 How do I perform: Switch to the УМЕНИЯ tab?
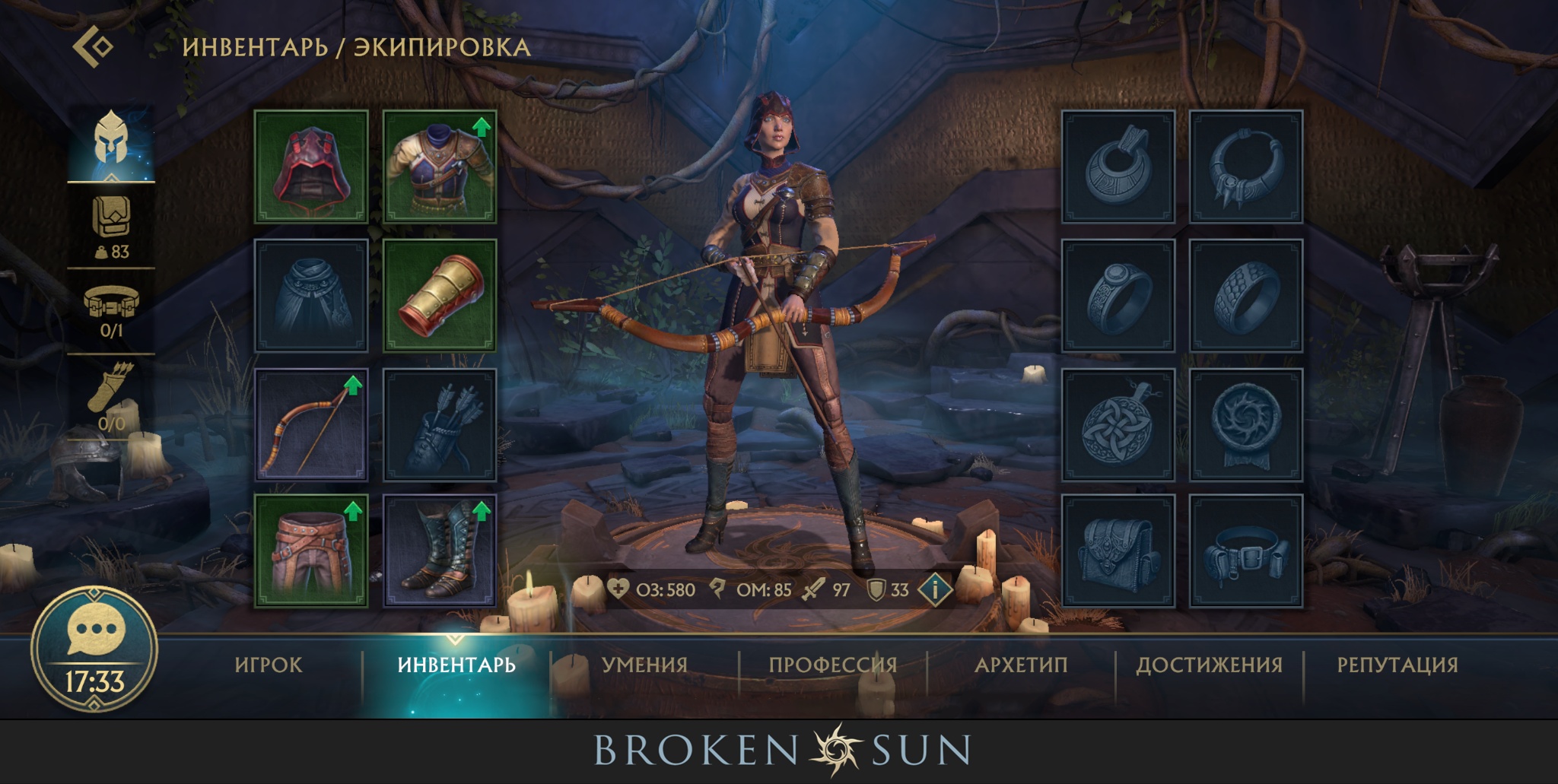(644, 665)
